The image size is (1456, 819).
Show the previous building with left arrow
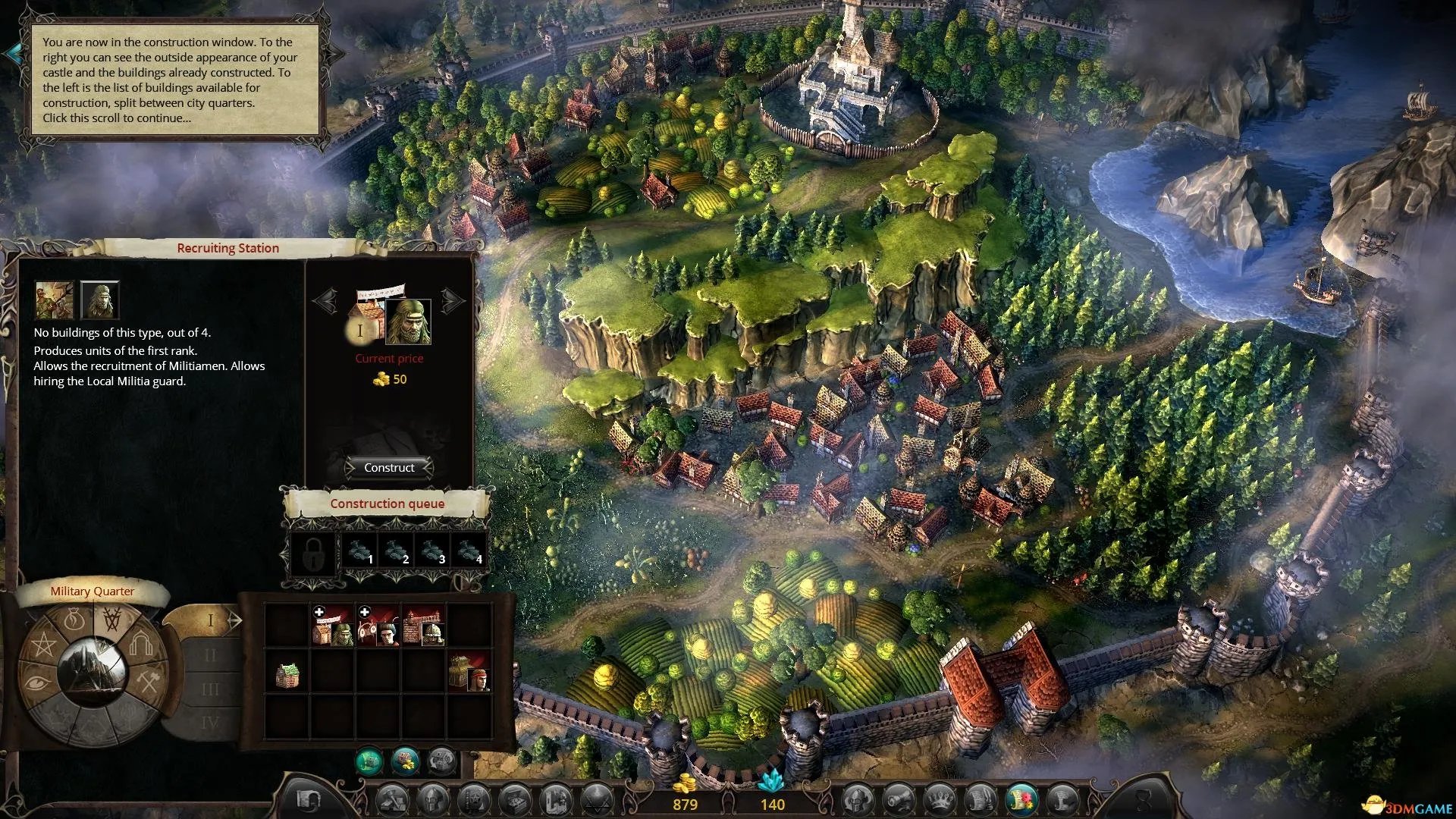click(325, 302)
